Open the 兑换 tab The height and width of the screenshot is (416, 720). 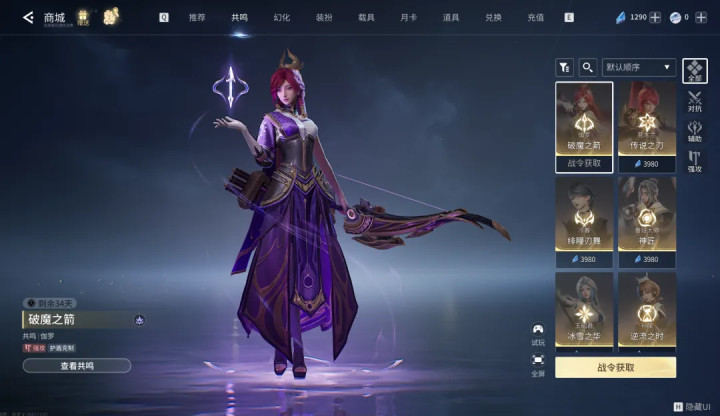point(493,17)
